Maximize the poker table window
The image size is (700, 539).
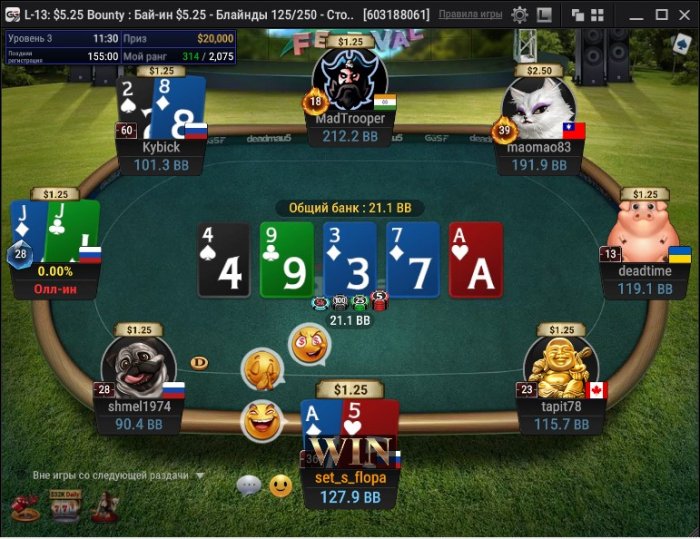(x=661, y=15)
